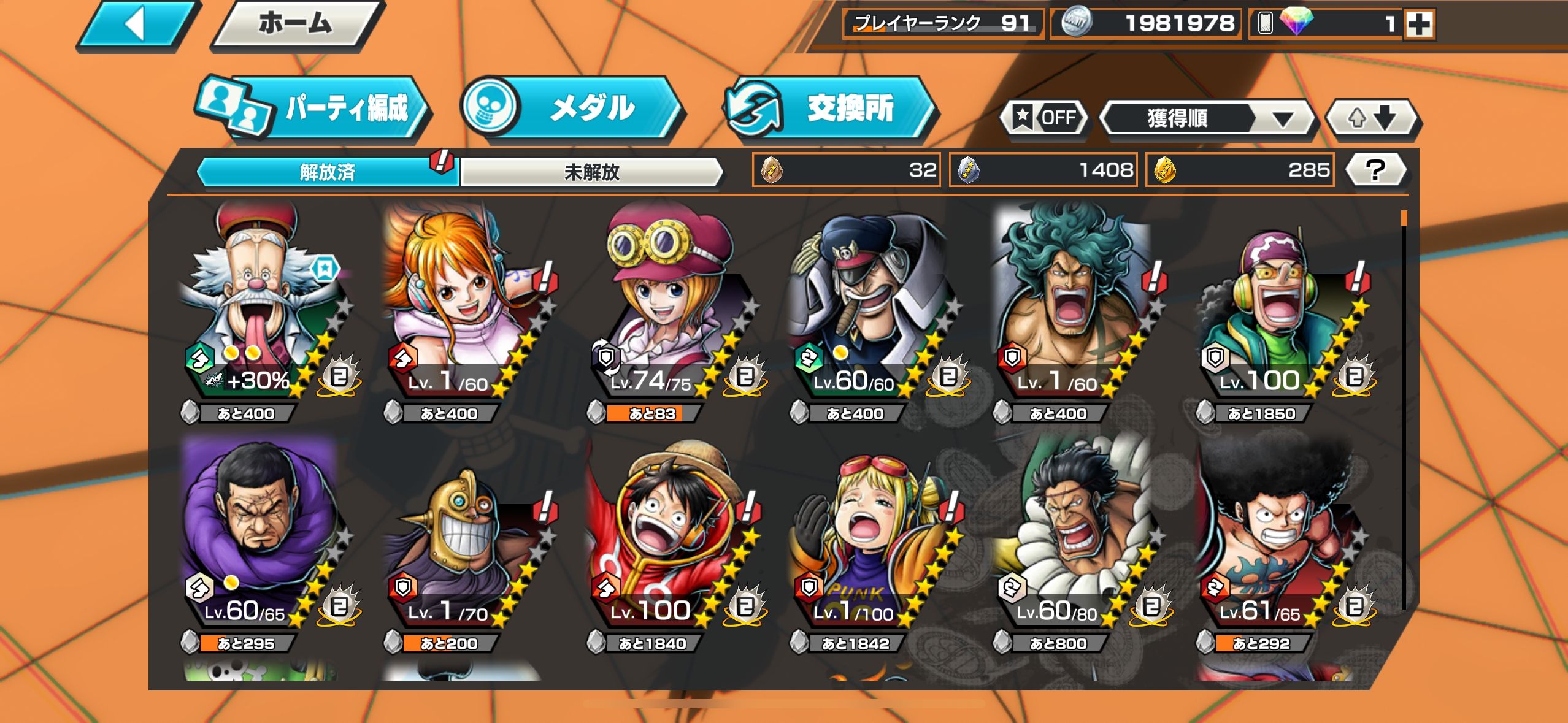Screen dimensions: 1568x723
Task: Open パーティ編成 party setup
Action: [314, 109]
